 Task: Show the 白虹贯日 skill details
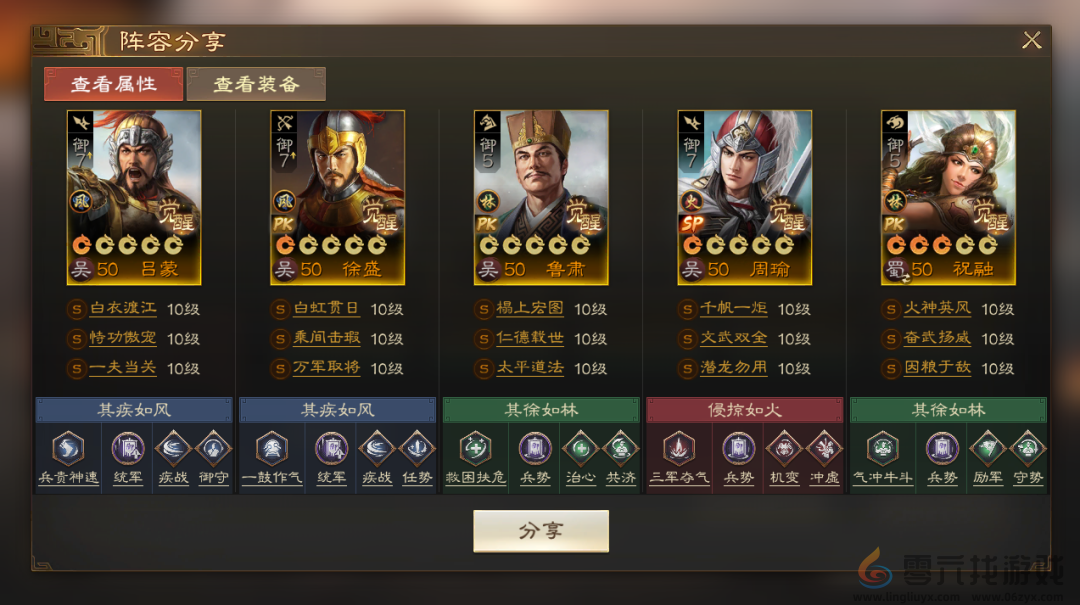tap(326, 309)
